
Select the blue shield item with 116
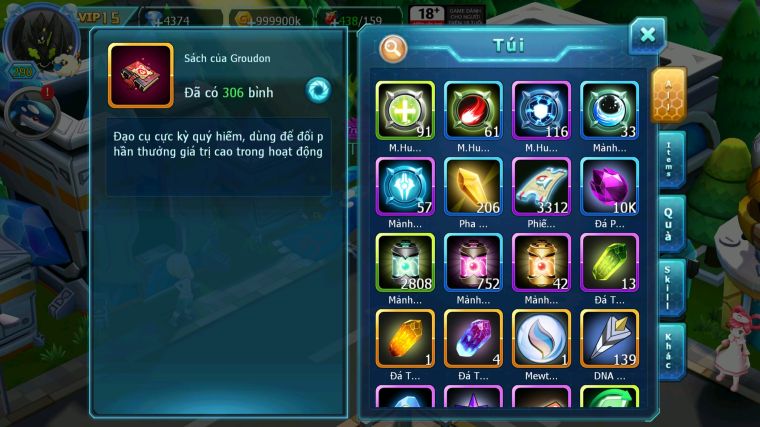click(541, 110)
